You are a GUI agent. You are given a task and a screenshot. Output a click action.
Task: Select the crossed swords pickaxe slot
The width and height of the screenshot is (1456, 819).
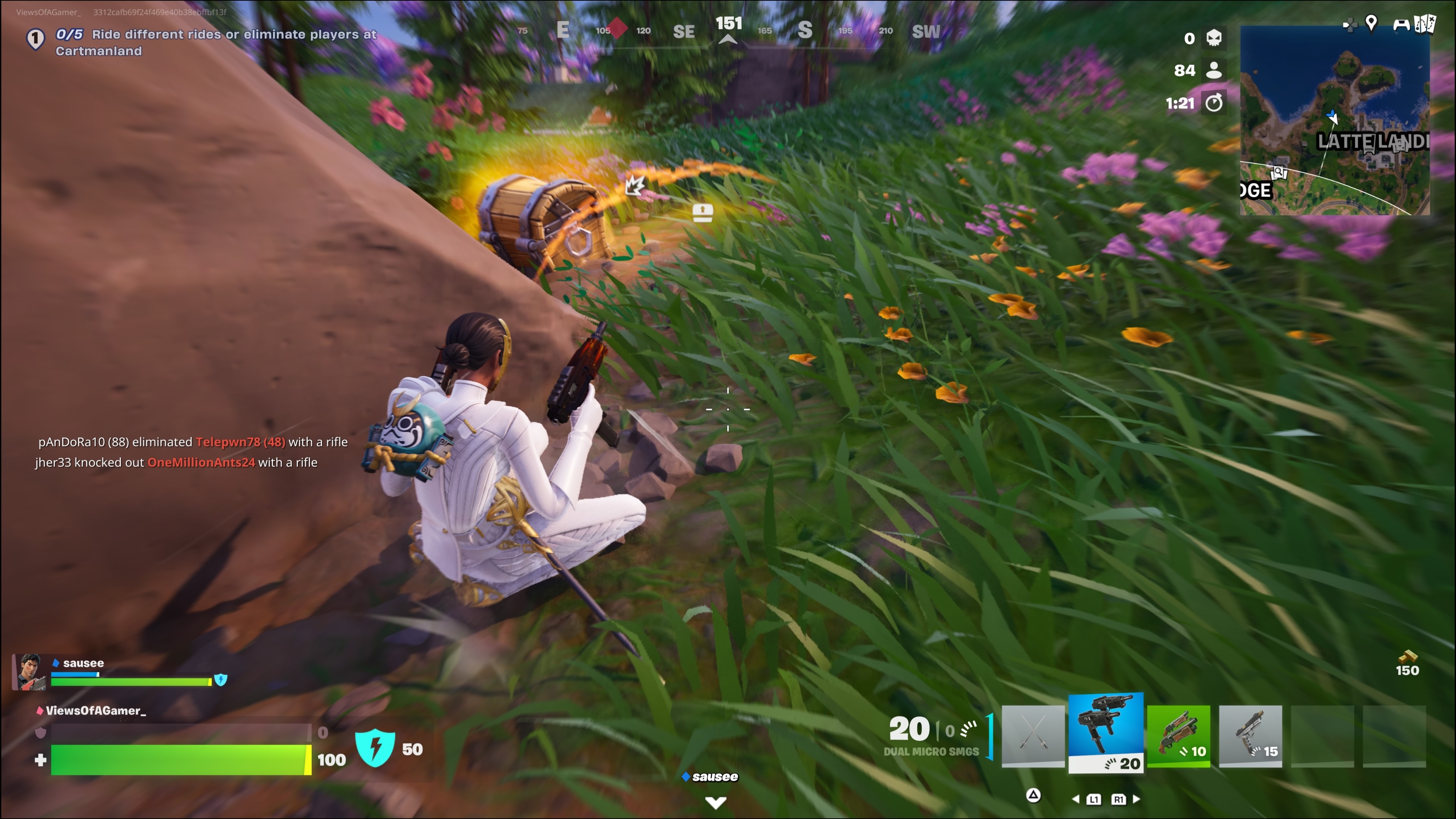1032,735
